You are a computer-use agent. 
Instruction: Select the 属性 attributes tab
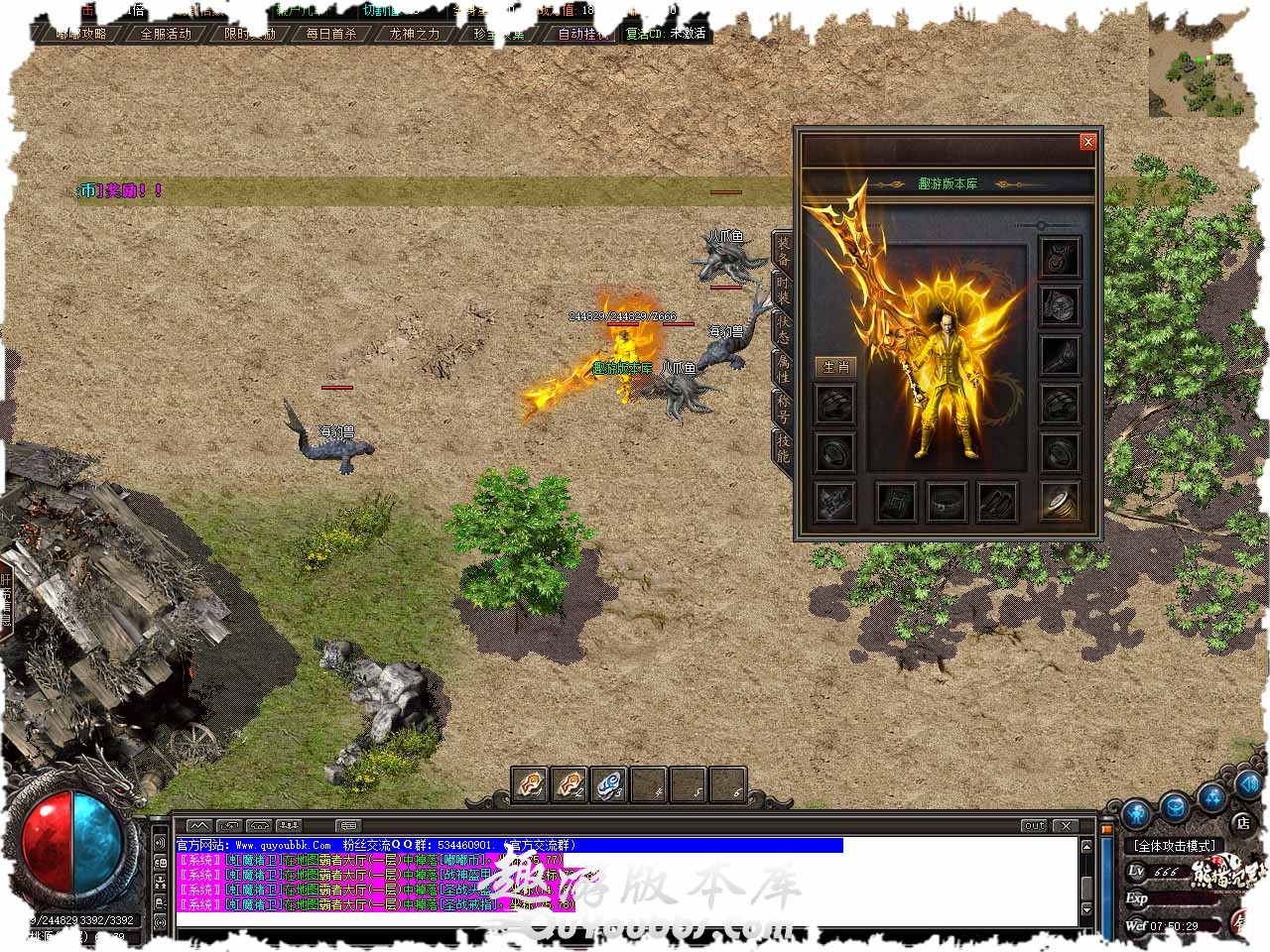point(782,371)
